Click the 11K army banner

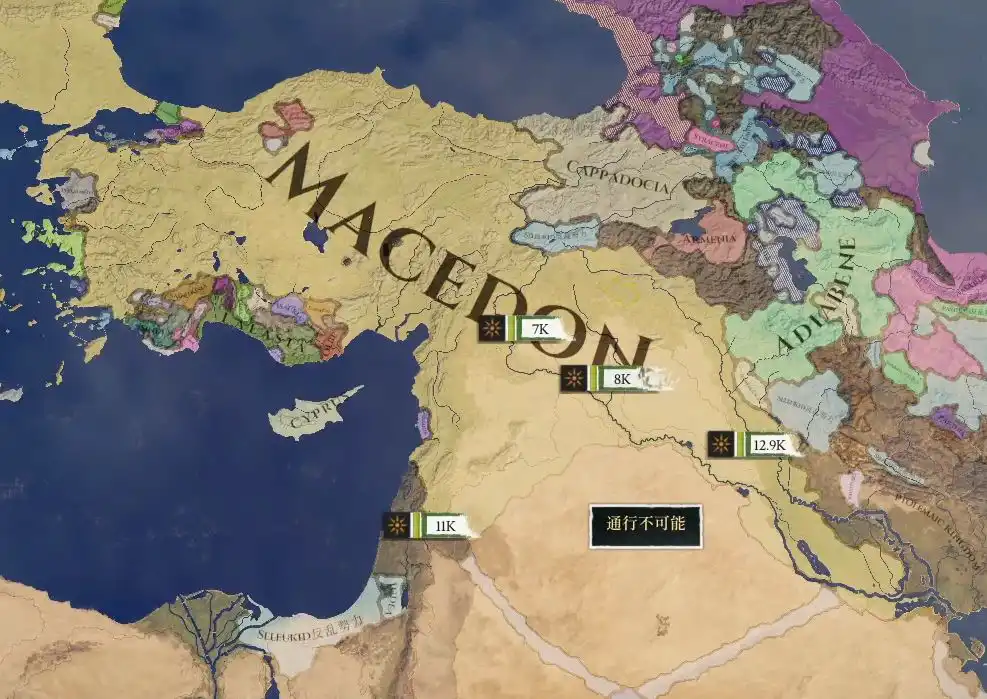coord(430,526)
